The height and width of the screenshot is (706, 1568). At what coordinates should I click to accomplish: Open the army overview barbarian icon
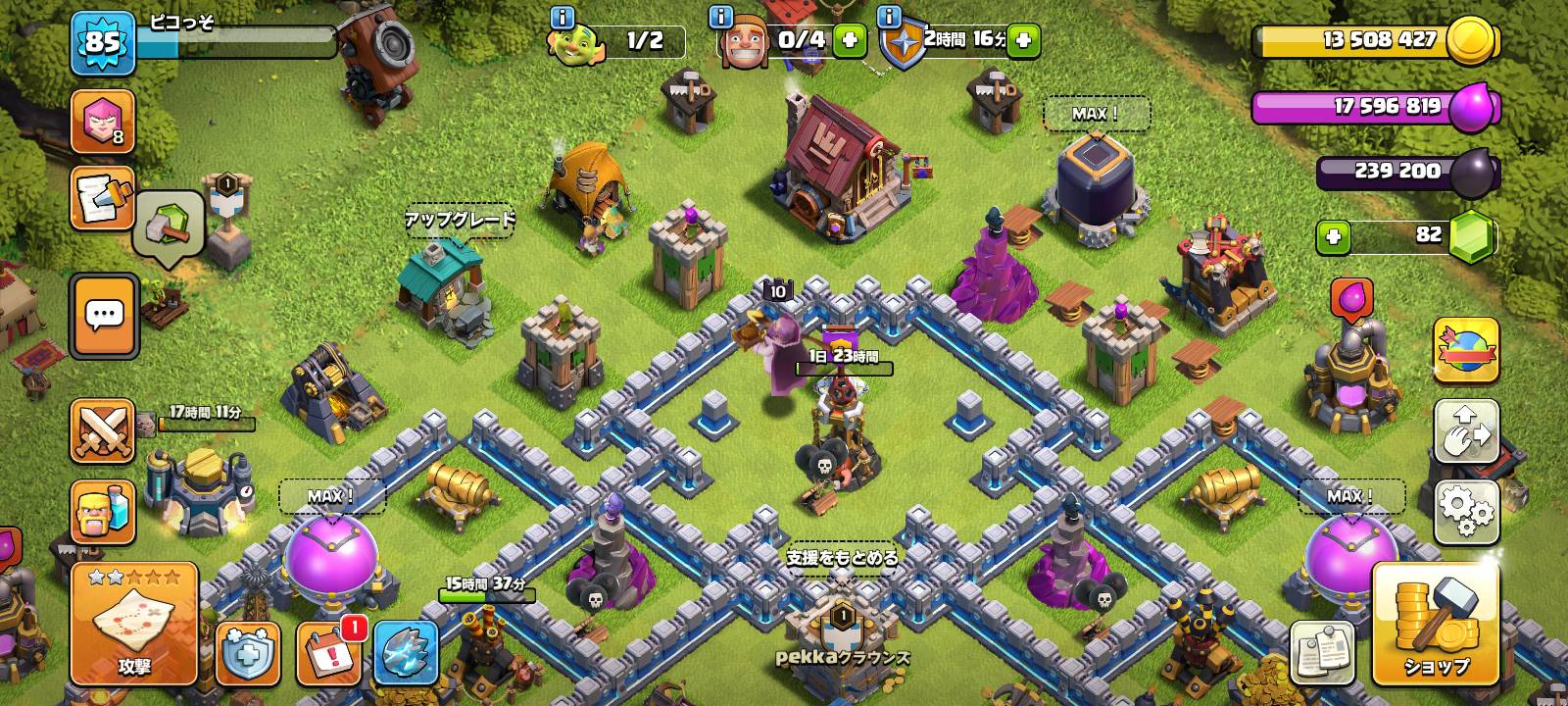pyautogui.click(x=103, y=512)
